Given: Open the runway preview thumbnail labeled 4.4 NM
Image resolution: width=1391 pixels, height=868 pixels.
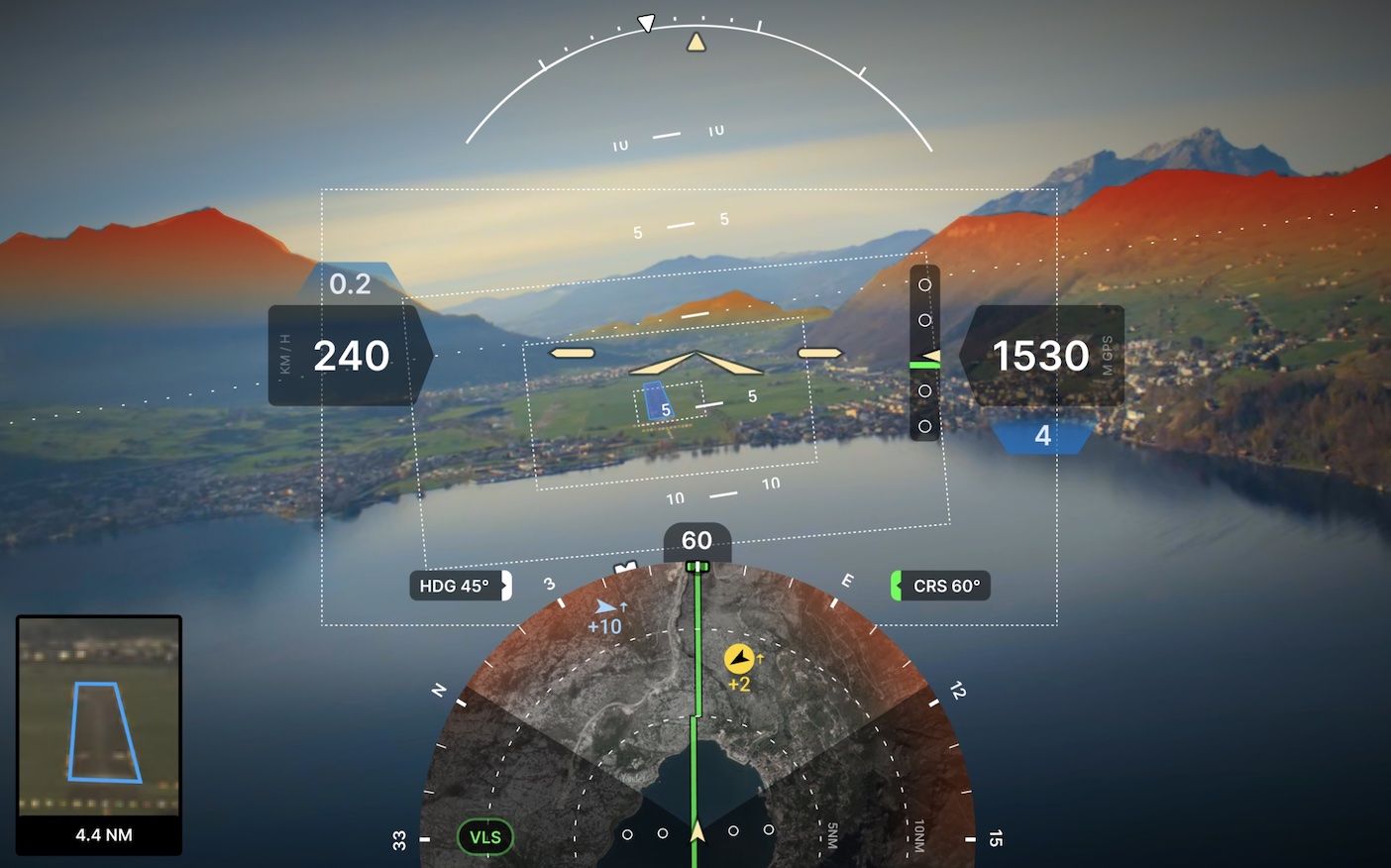Looking at the screenshot, I should coord(97,733).
